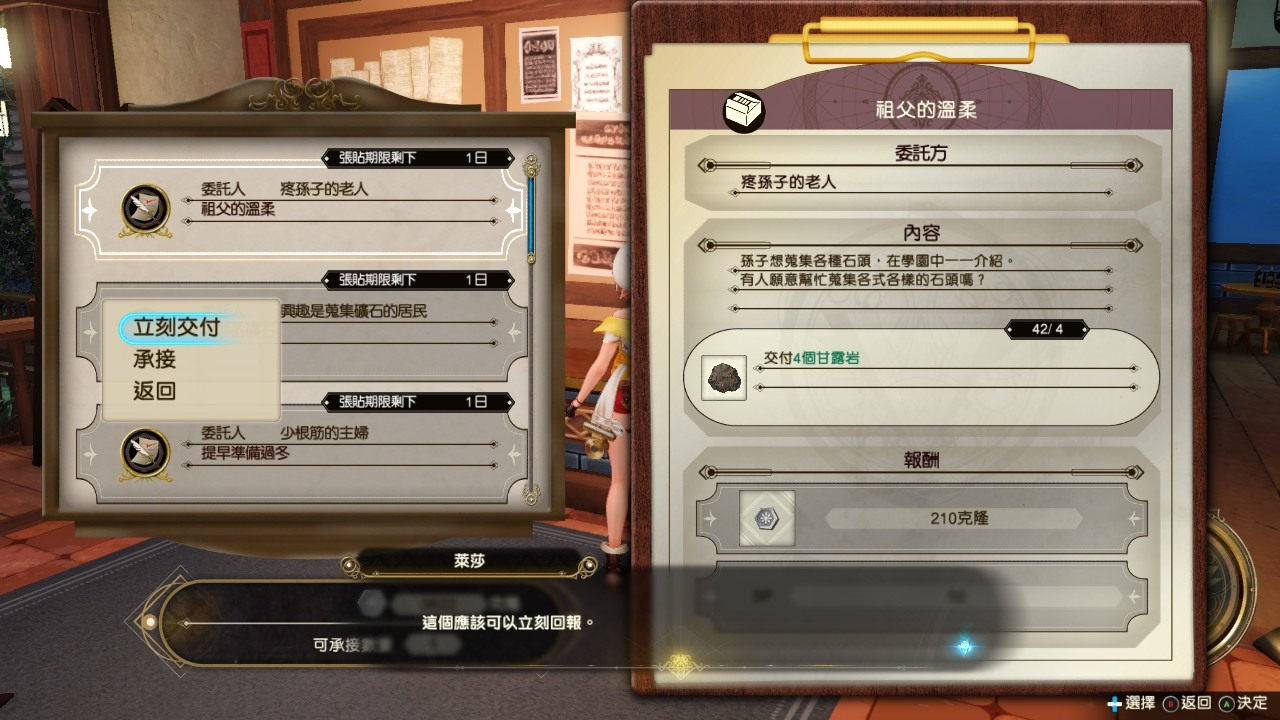Click the glowing blue diamond on the detail panel
1280x720 pixels.
[963, 648]
